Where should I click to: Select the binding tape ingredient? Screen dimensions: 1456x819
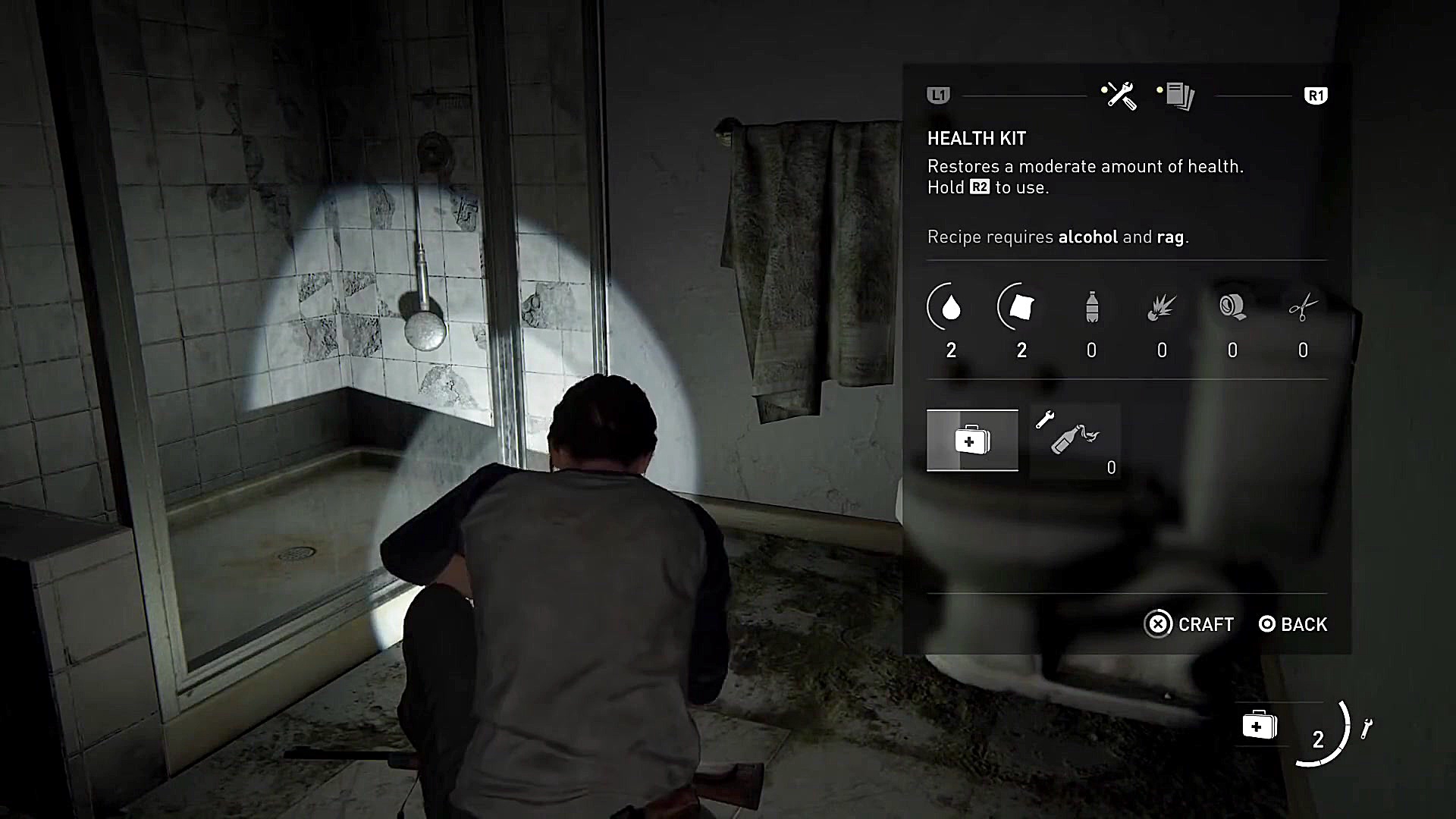[1232, 307]
